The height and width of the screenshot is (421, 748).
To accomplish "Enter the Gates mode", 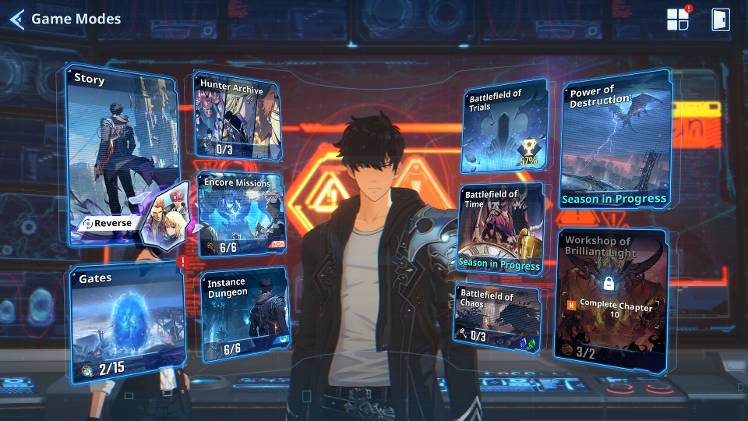I will coord(127,324).
